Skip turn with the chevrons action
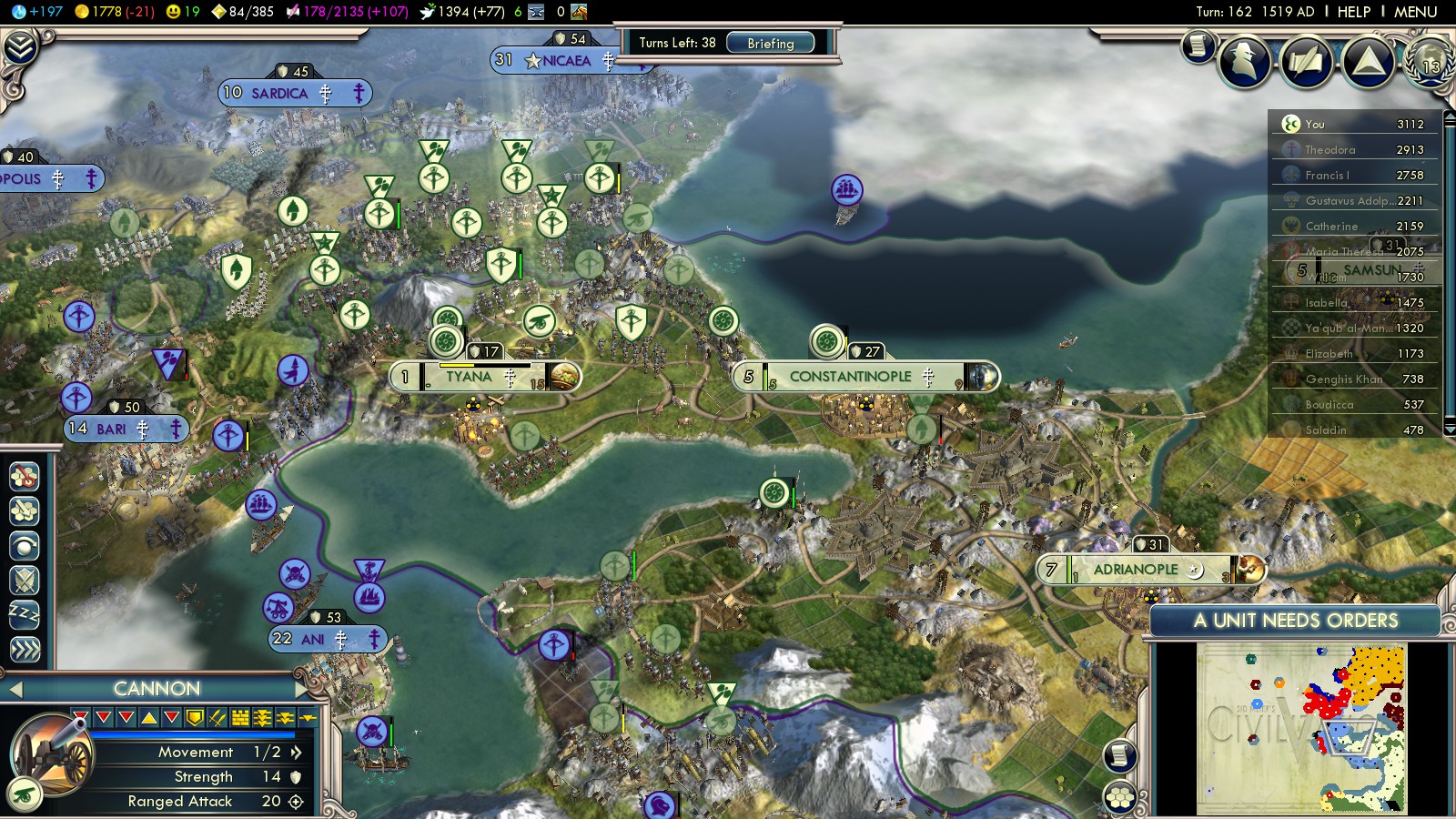The image size is (1456, 819). (x=25, y=650)
